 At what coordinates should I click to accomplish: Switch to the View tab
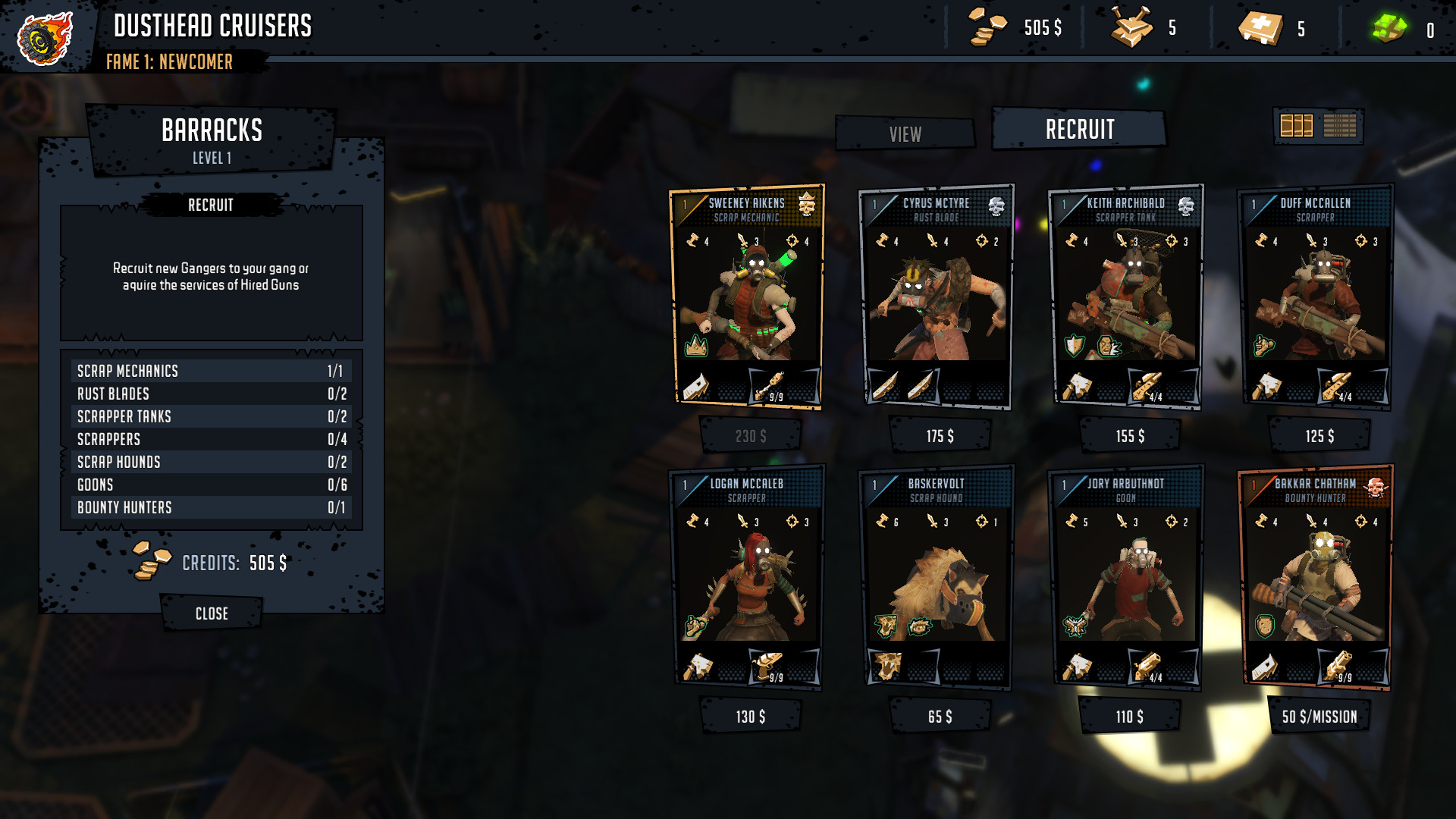coord(905,134)
